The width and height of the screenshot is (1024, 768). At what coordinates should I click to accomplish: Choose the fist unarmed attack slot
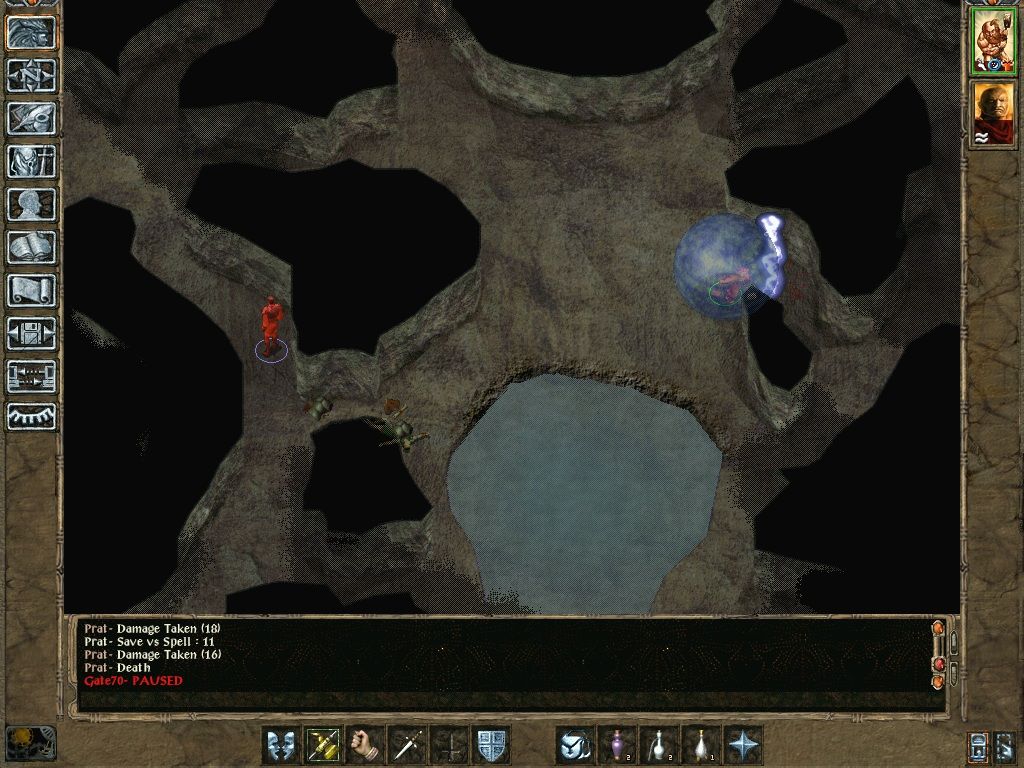click(x=365, y=745)
